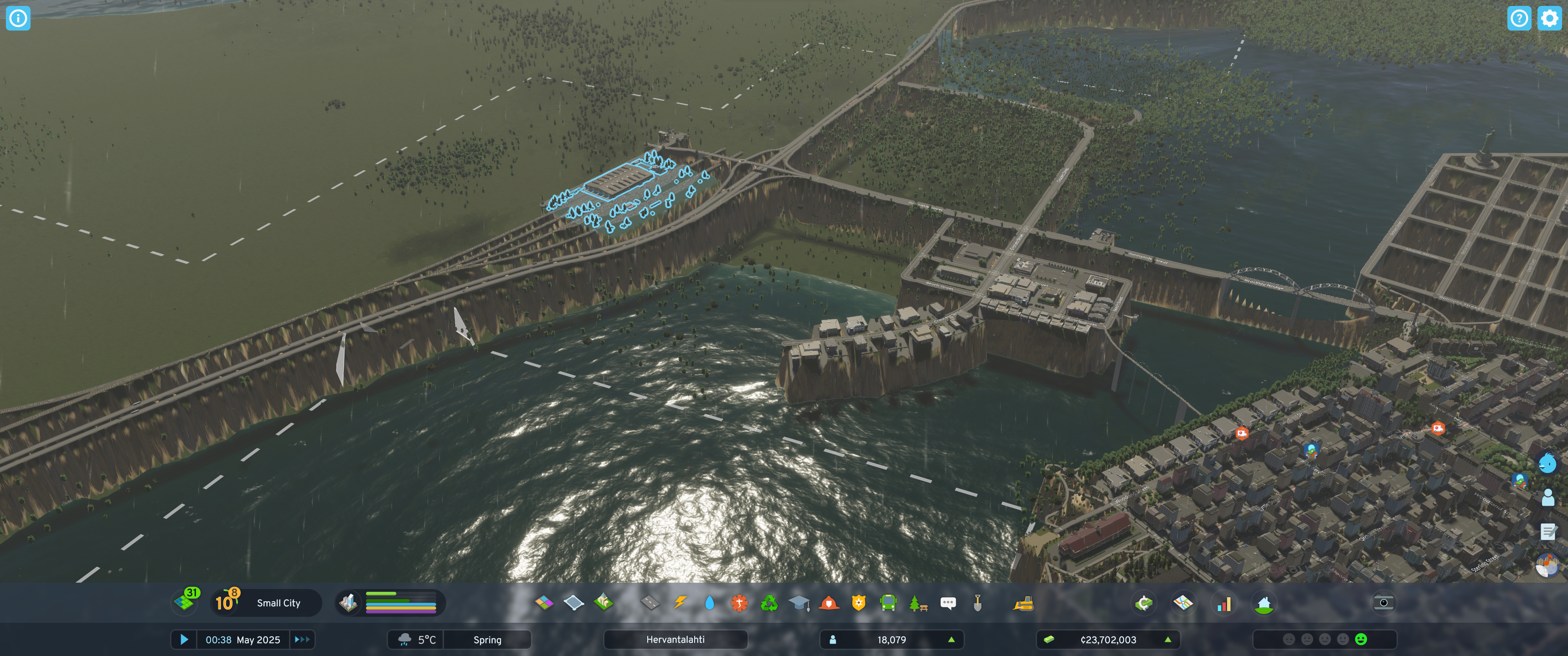
Task: Open the info views panel
Action: [18, 18]
